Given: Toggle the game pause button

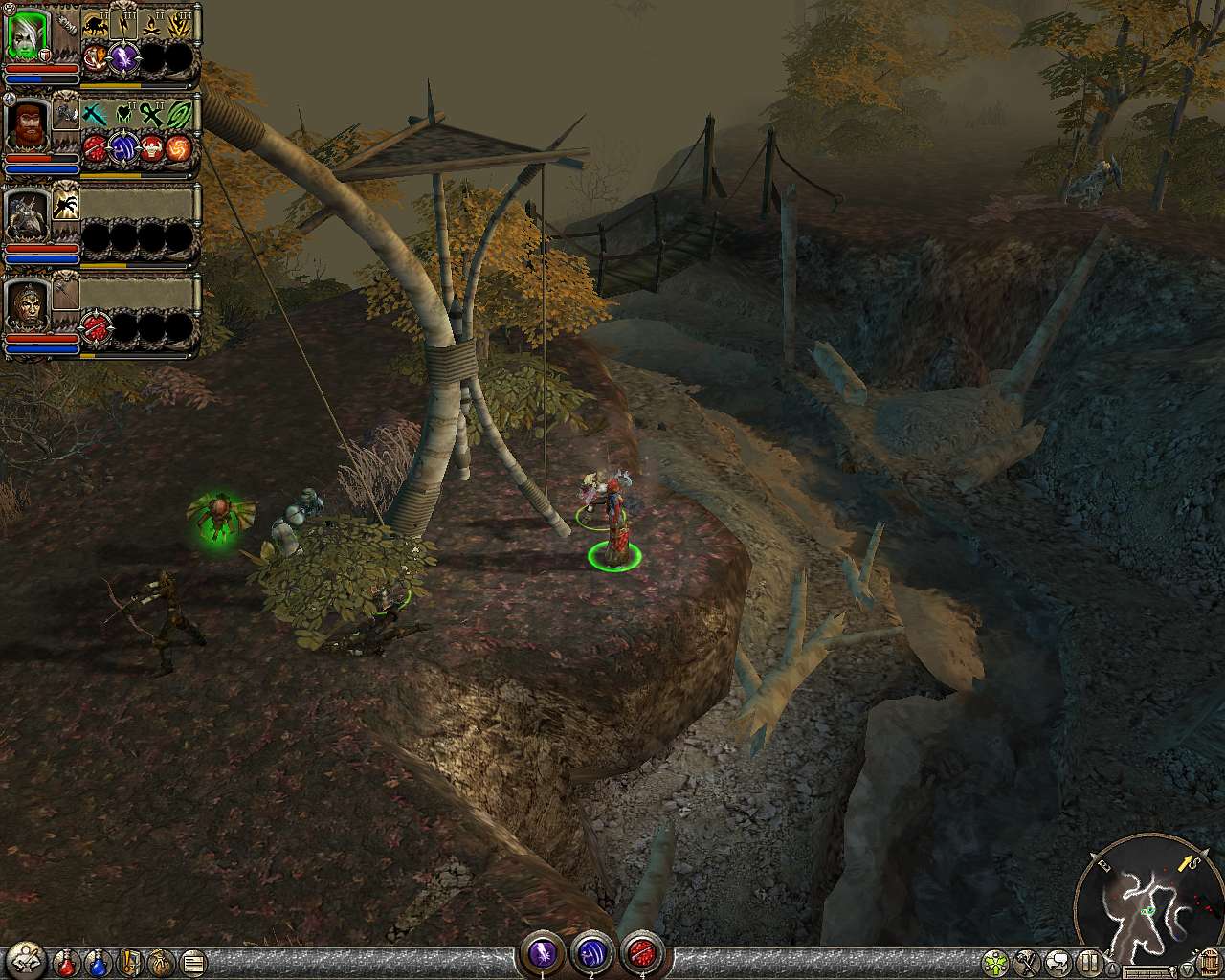Looking at the screenshot, I should click(x=1090, y=961).
